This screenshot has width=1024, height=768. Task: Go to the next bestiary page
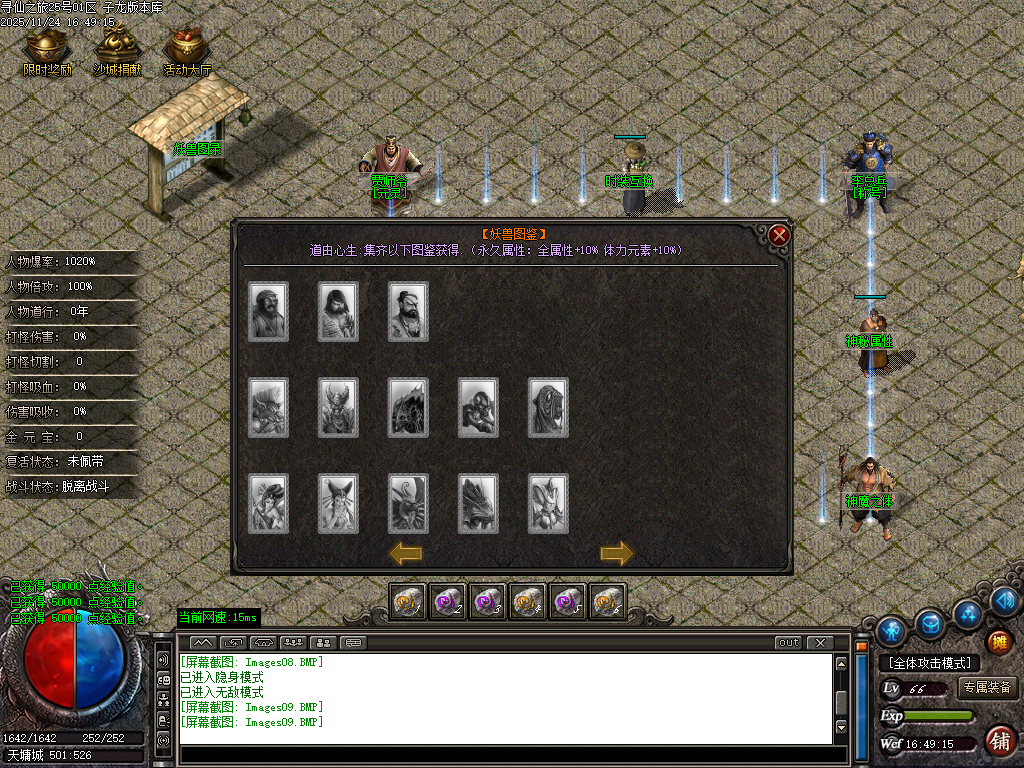(617, 553)
